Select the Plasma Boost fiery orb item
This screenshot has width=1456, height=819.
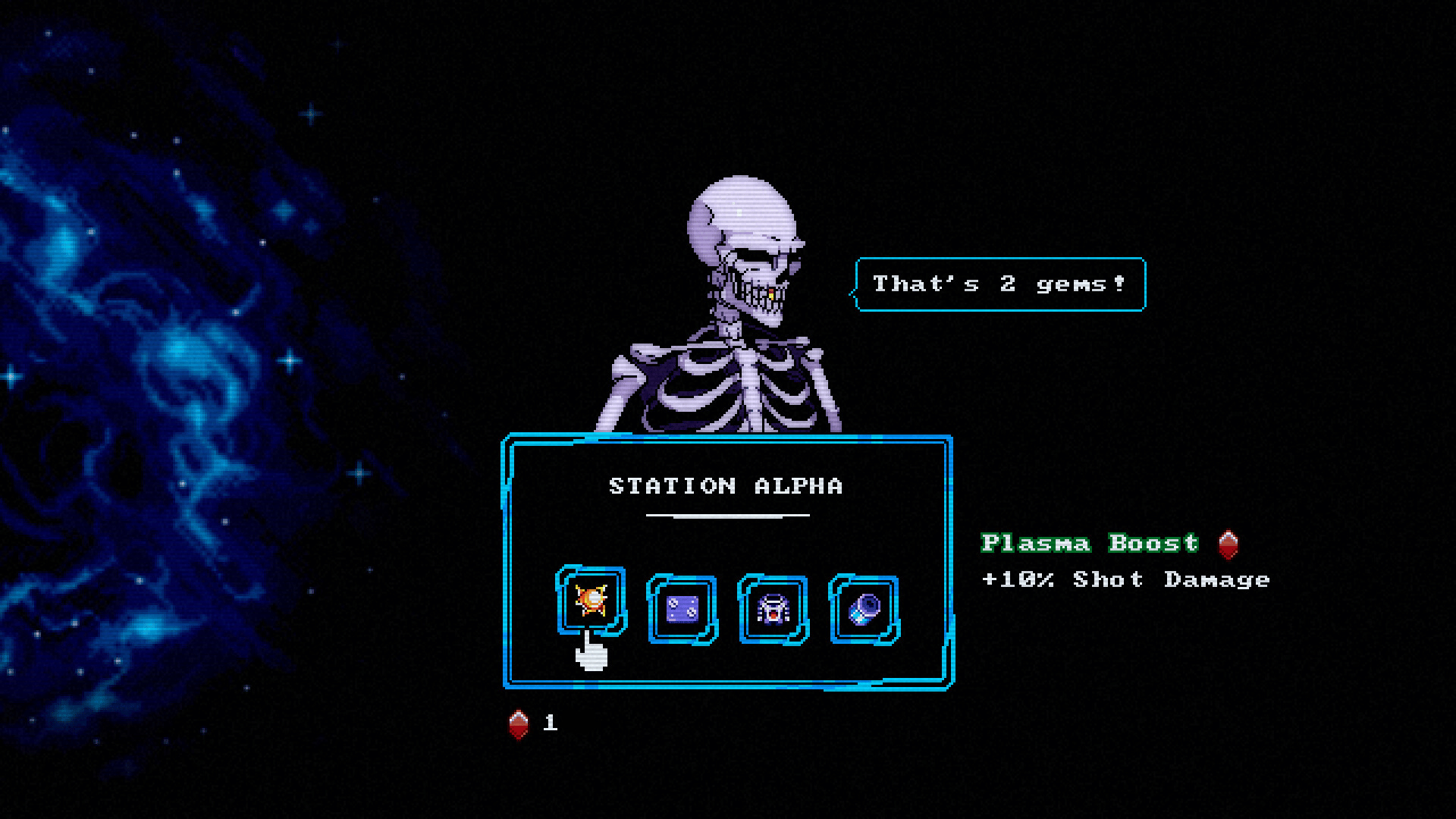tap(591, 601)
